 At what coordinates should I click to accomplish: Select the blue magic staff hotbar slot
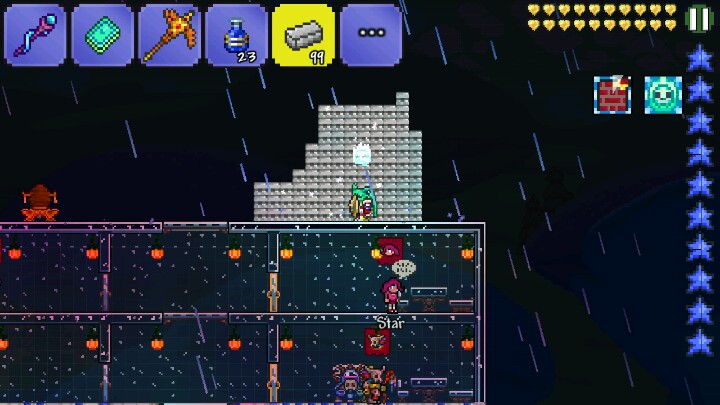point(36,35)
